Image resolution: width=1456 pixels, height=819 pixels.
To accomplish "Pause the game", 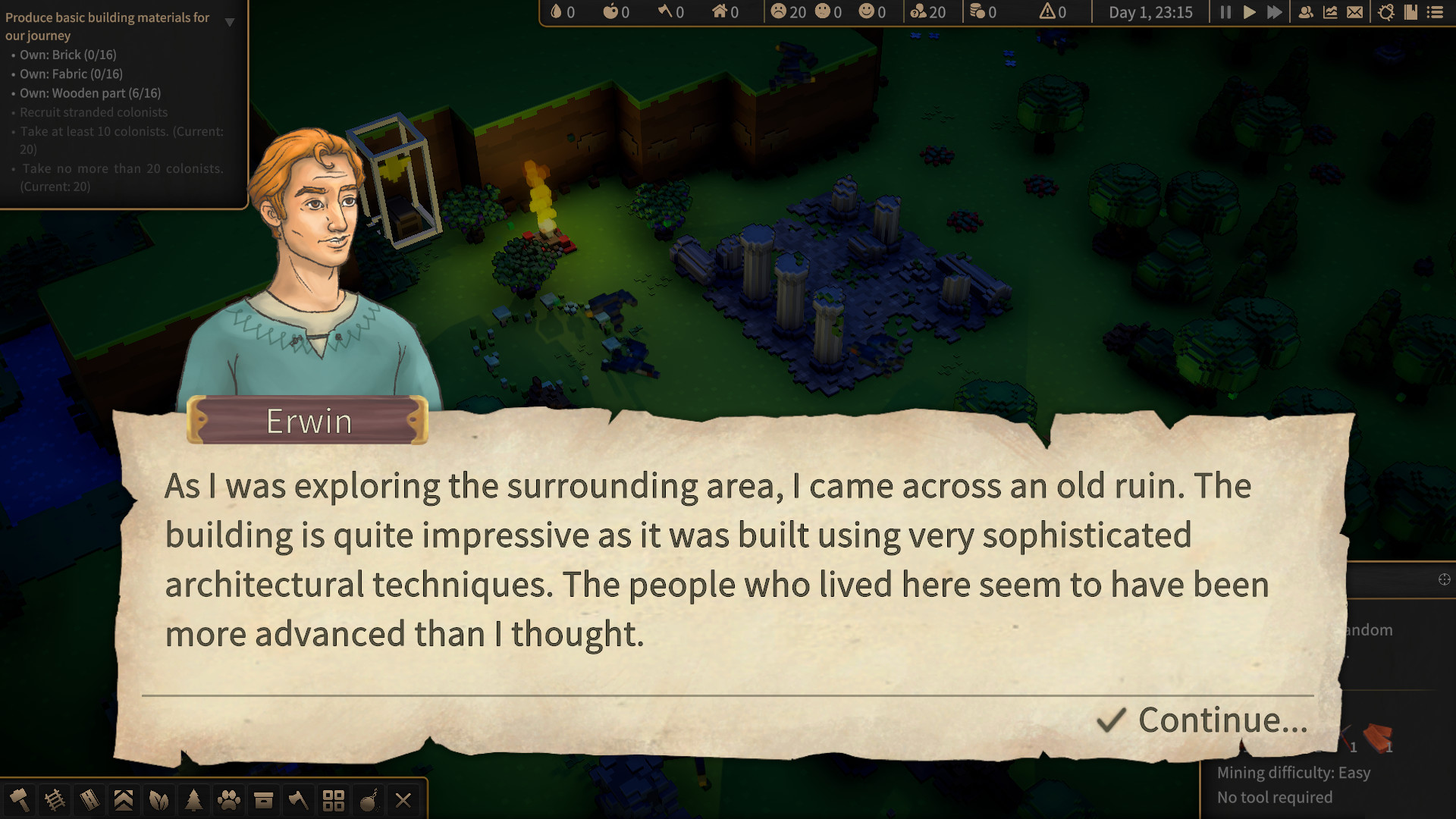I will pyautogui.click(x=1225, y=12).
